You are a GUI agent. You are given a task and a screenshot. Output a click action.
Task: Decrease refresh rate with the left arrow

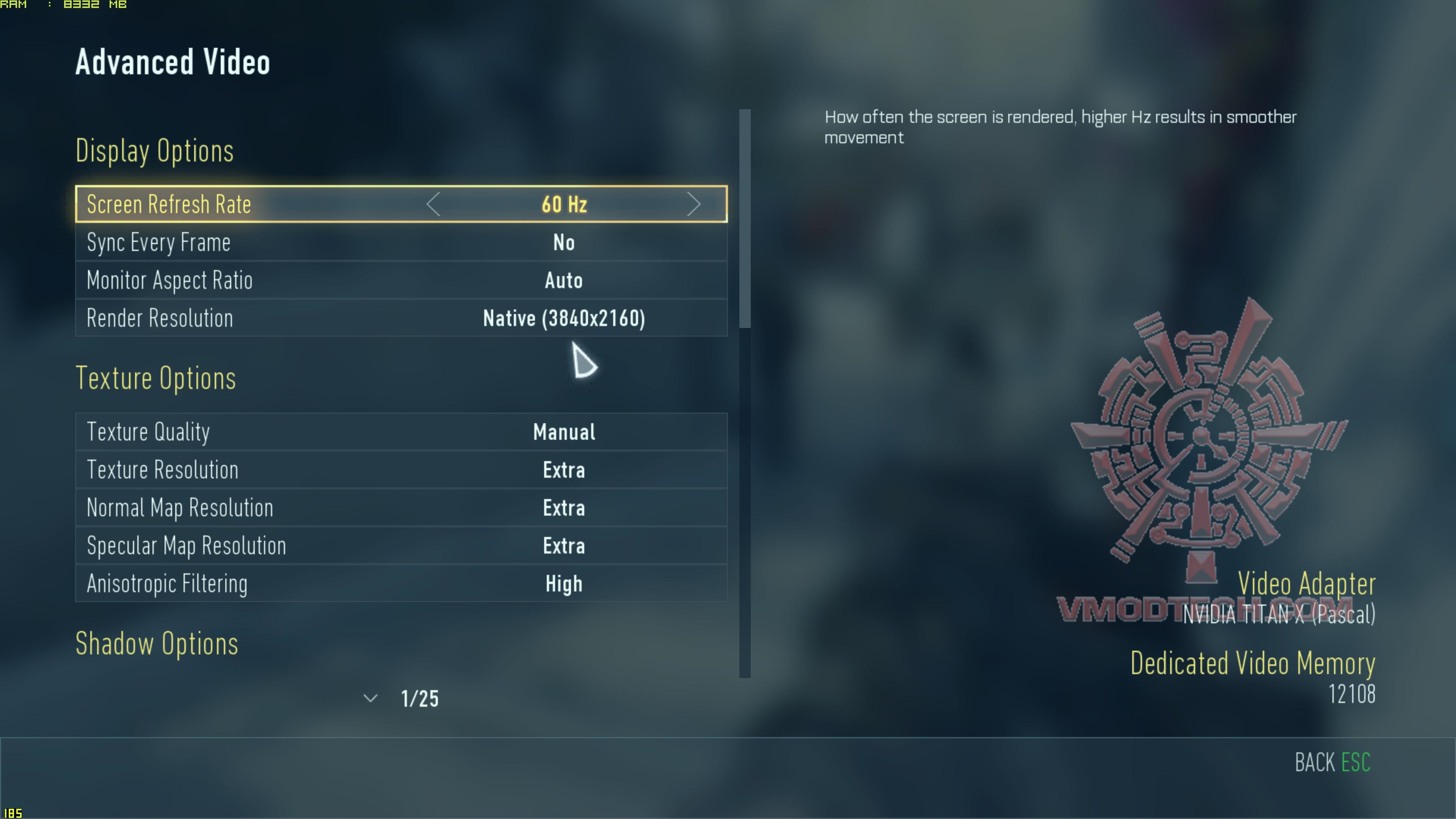pos(433,204)
